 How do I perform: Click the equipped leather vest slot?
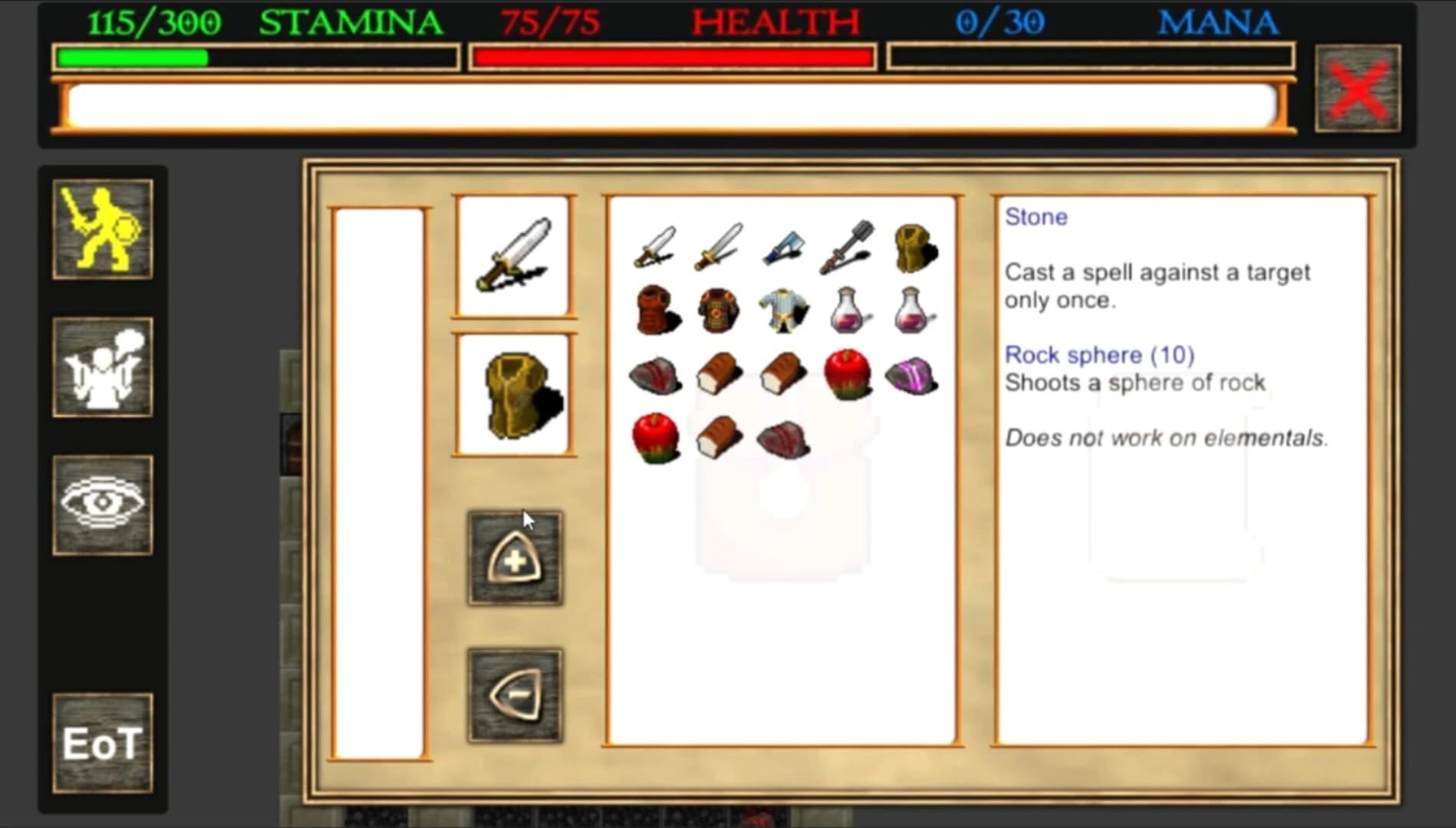coord(514,395)
